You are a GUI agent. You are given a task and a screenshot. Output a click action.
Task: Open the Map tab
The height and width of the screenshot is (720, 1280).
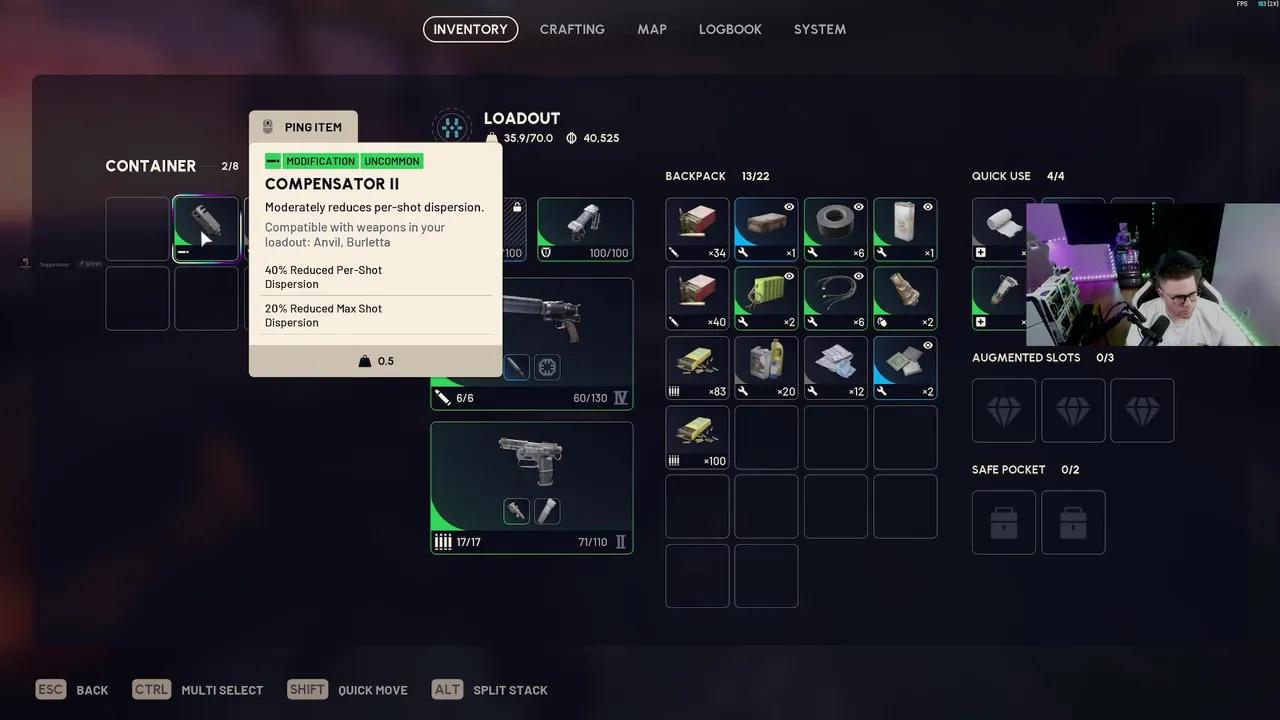coord(652,29)
